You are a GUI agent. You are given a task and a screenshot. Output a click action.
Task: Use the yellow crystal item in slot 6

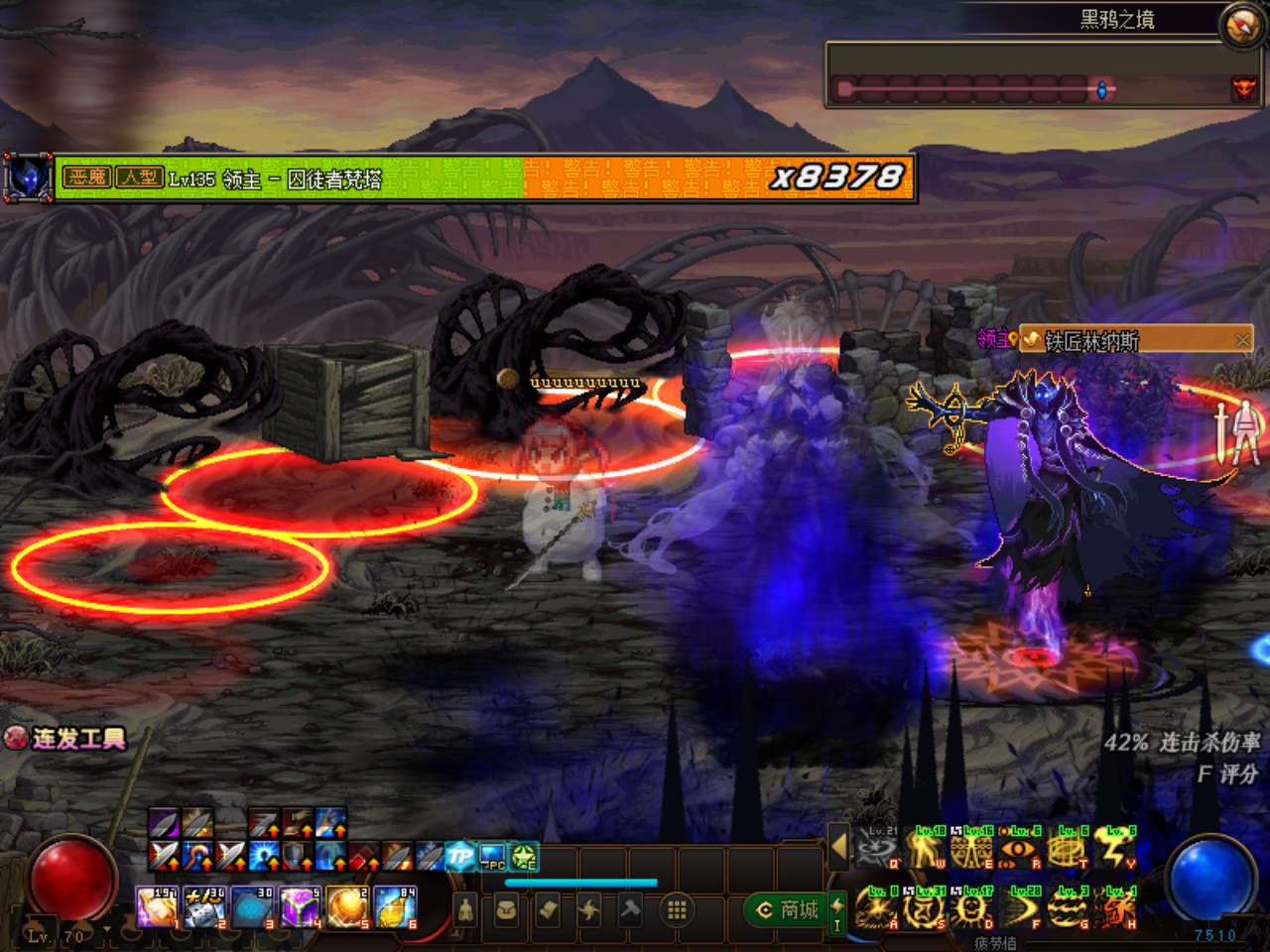(395, 907)
